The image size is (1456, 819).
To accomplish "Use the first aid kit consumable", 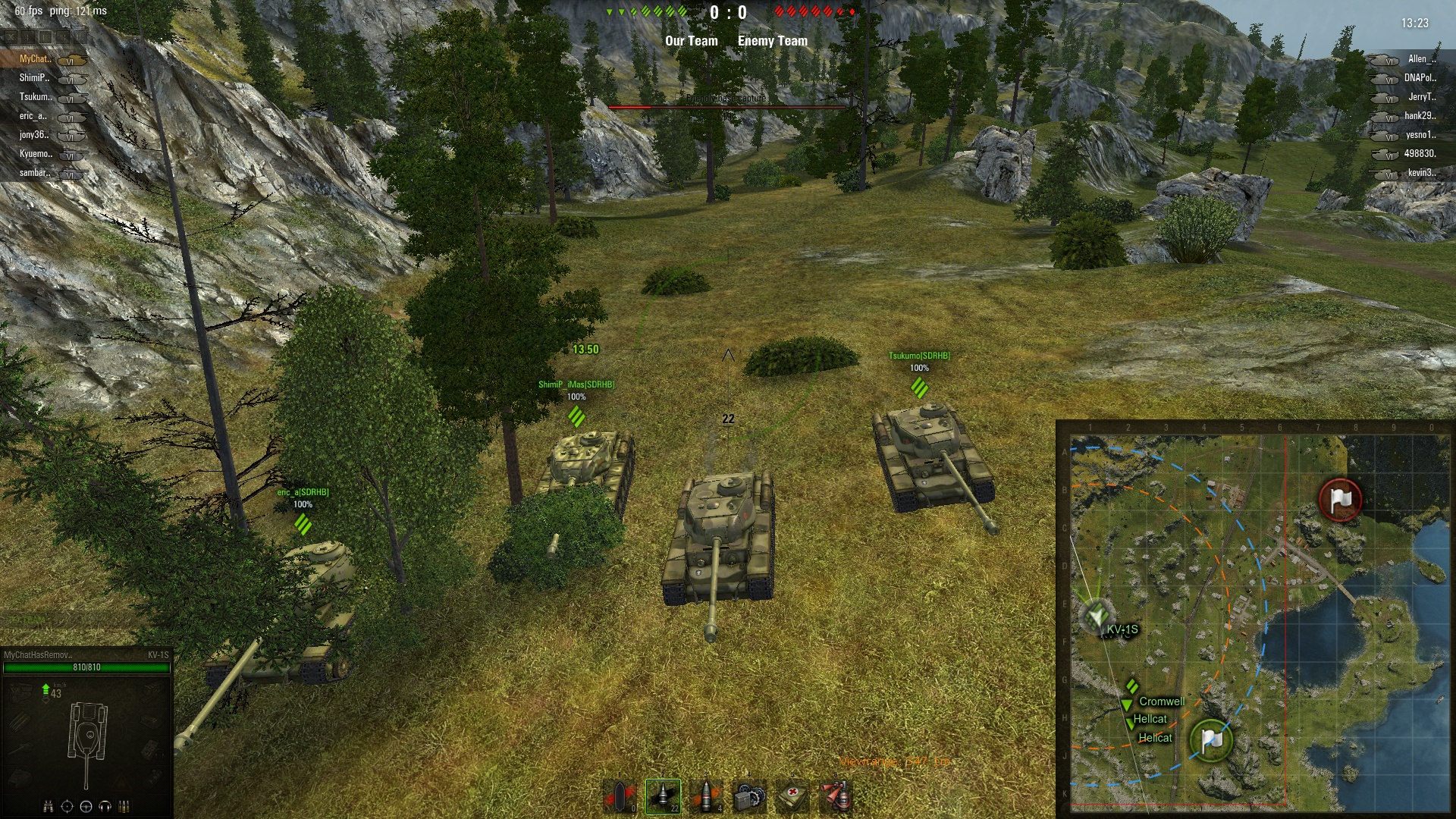I will pyautogui.click(x=792, y=796).
